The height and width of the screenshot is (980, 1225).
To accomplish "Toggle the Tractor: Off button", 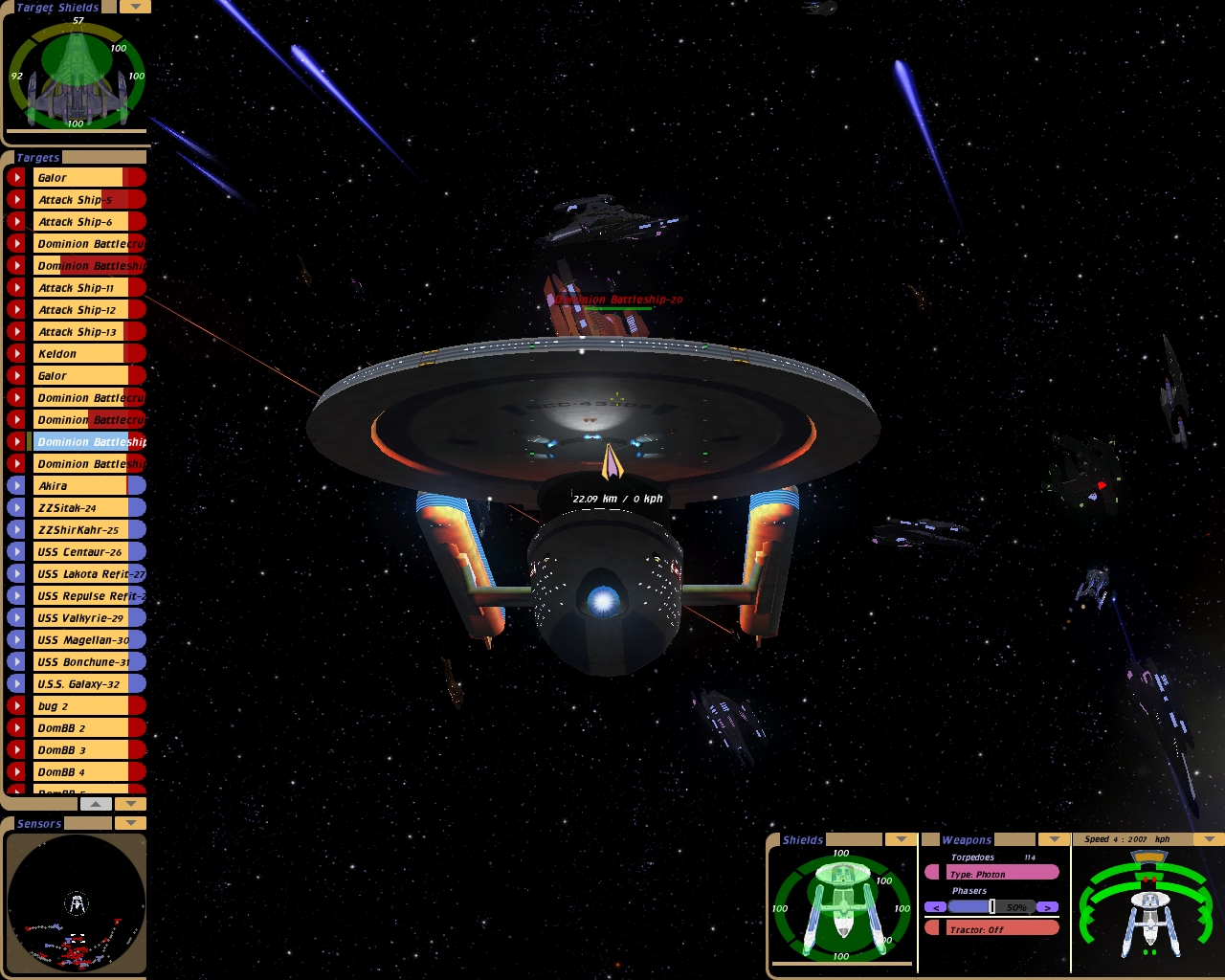I will pos(1001,929).
